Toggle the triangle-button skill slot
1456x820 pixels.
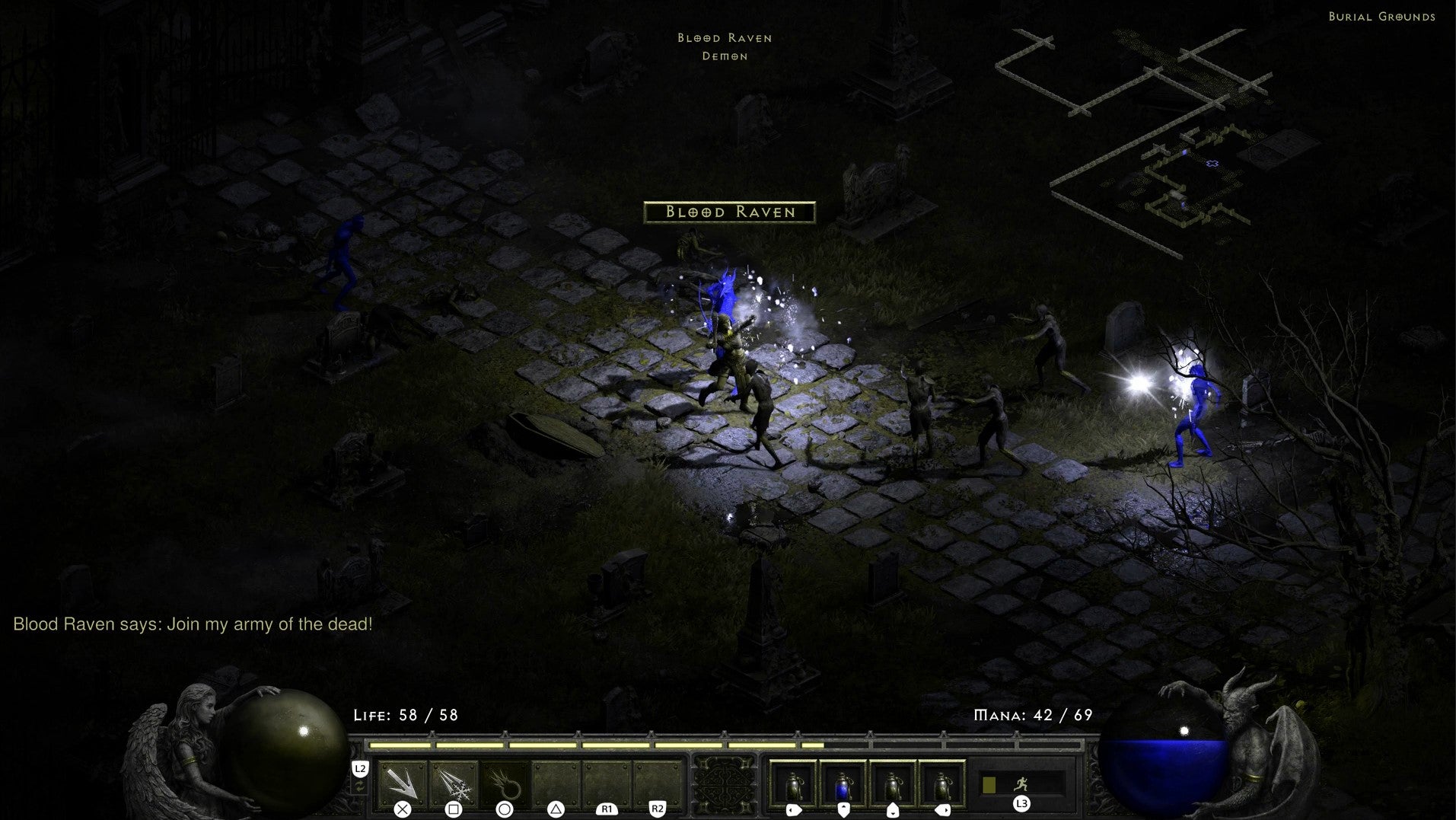(556, 780)
